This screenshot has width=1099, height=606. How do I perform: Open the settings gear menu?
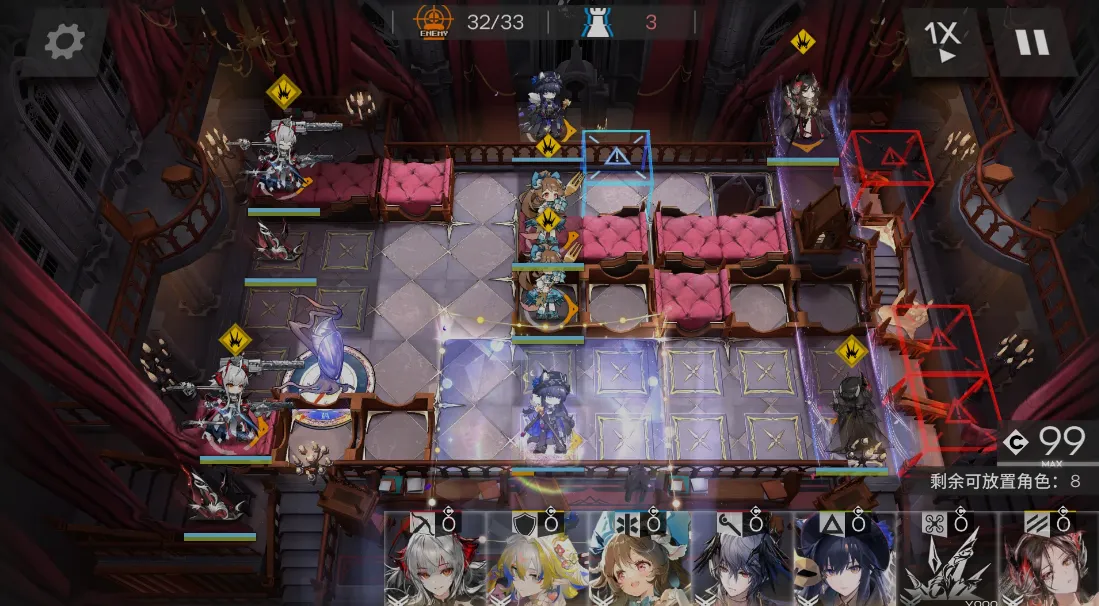click(64, 41)
